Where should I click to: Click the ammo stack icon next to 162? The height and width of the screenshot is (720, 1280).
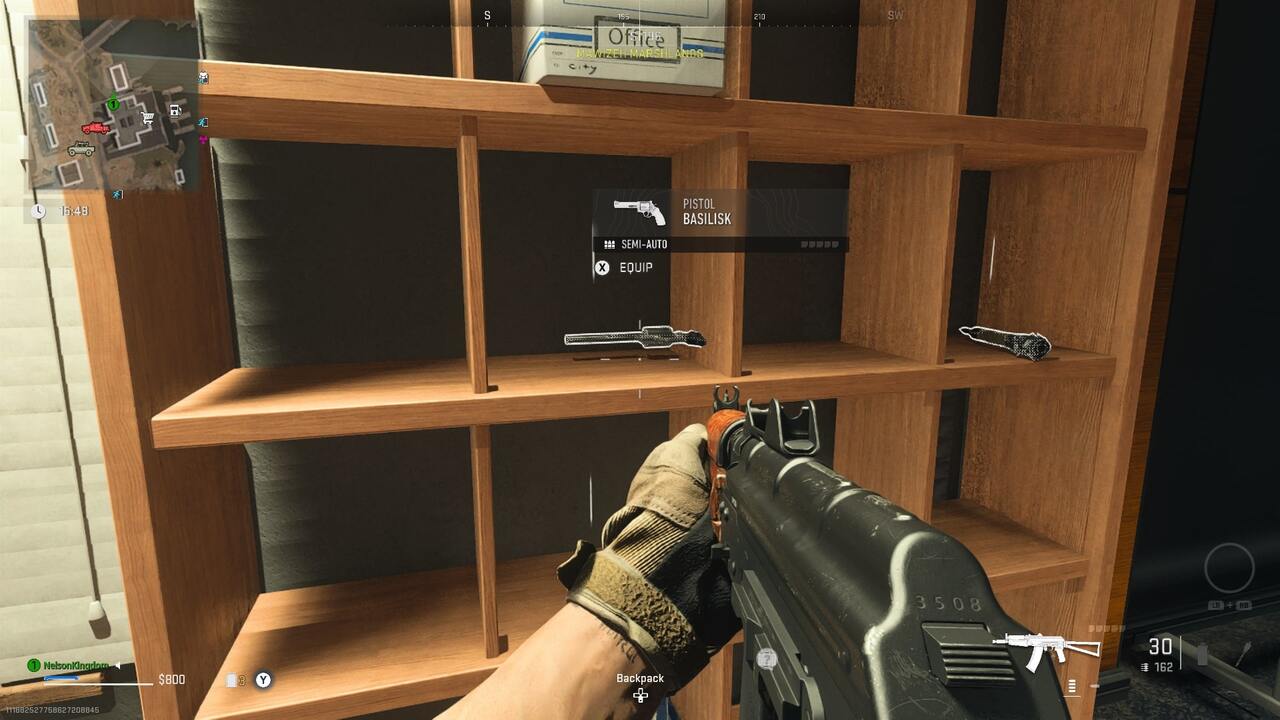pyautogui.click(x=1145, y=667)
